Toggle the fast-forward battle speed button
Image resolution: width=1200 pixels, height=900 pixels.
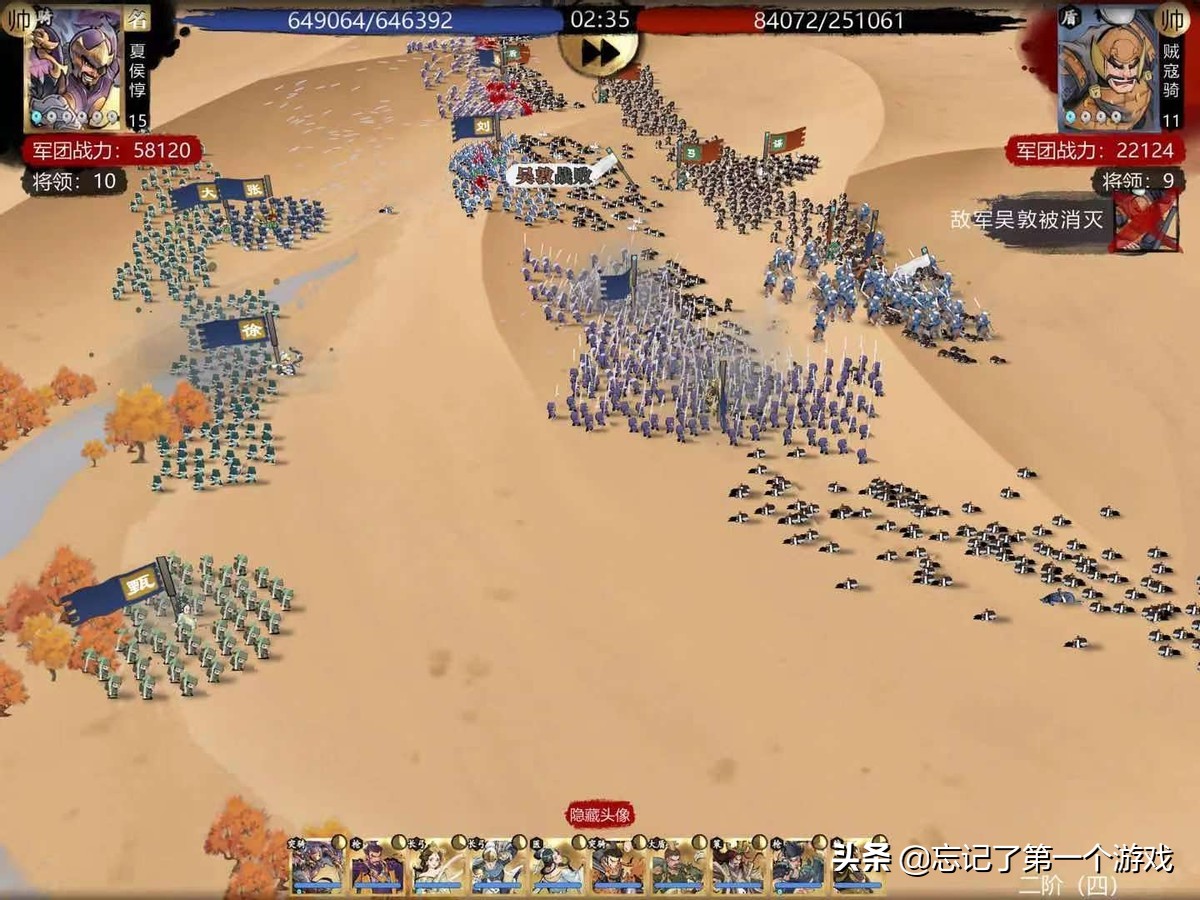598,53
